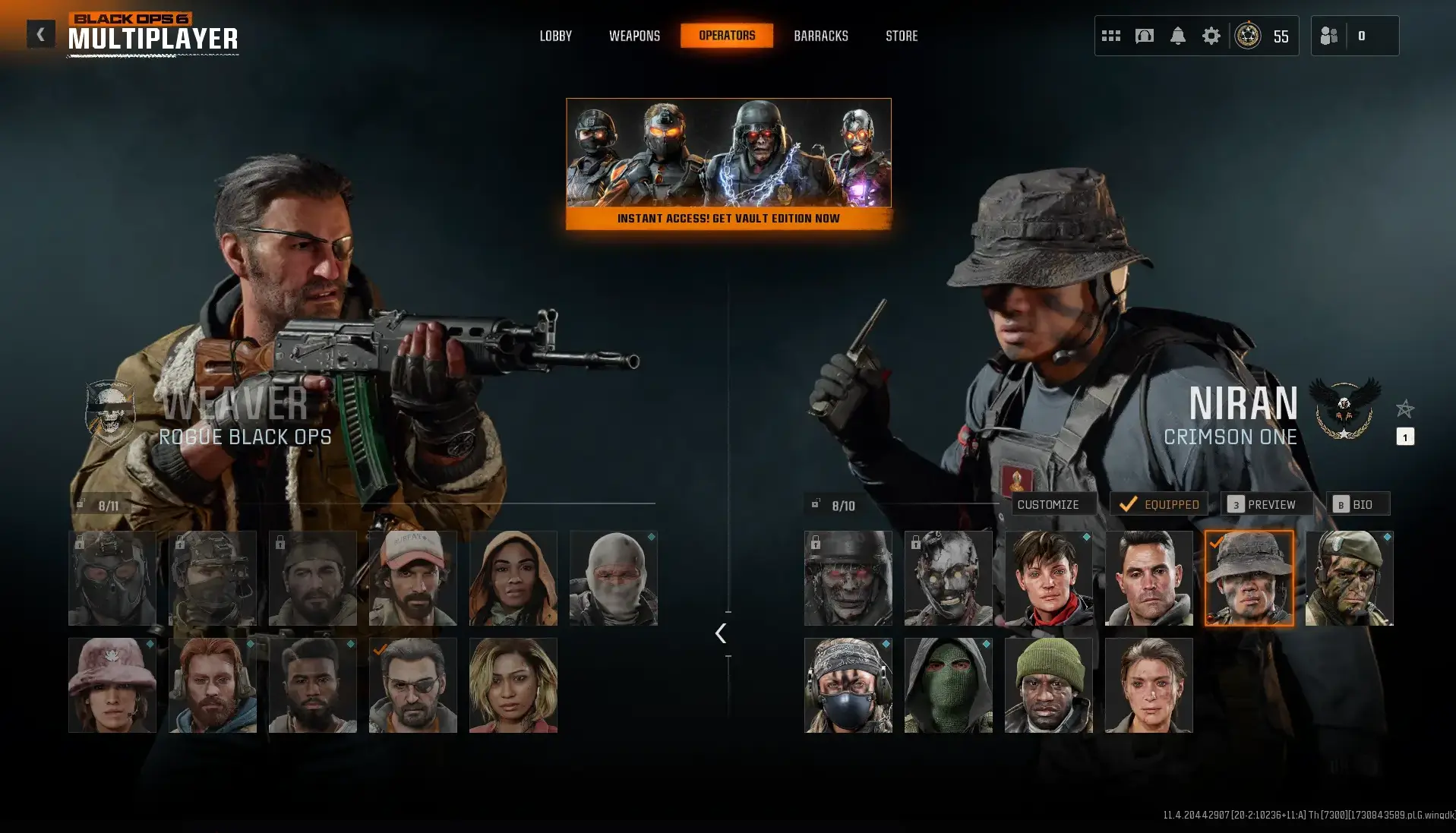Click the back chevron near Multiplayer title

coord(40,33)
